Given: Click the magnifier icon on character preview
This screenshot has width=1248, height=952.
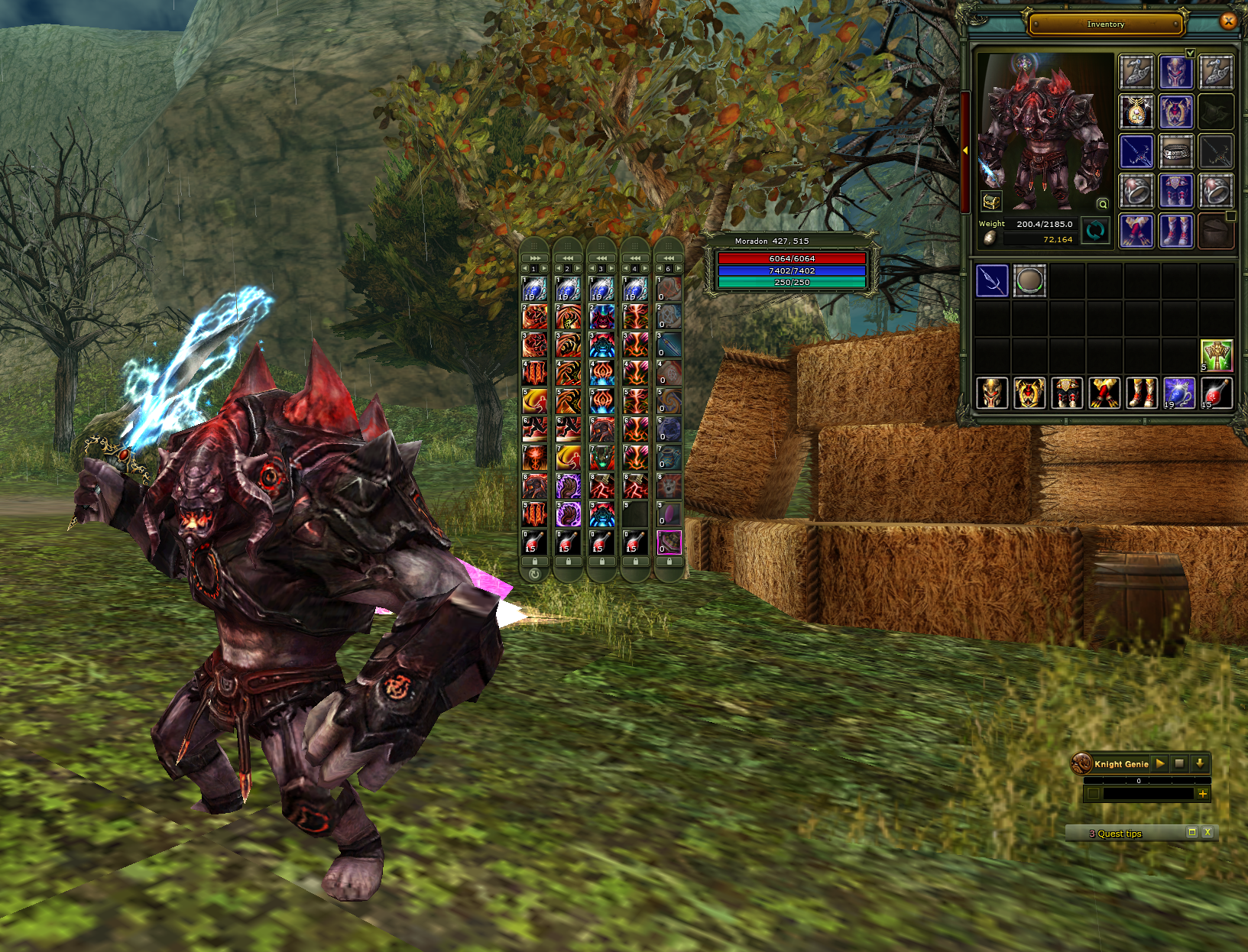Looking at the screenshot, I should point(1102,204).
